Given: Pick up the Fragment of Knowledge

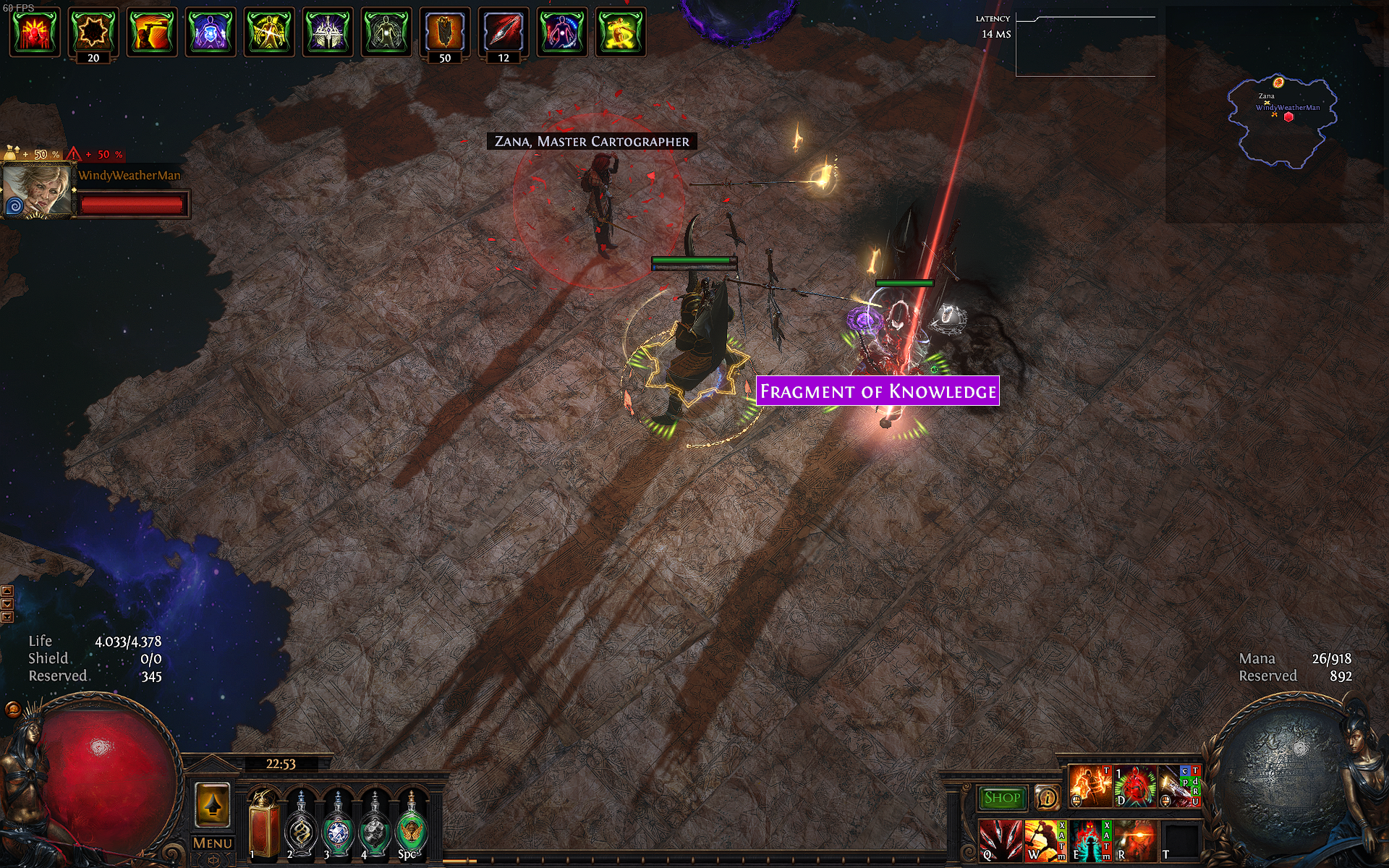Looking at the screenshot, I should pos(878,392).
